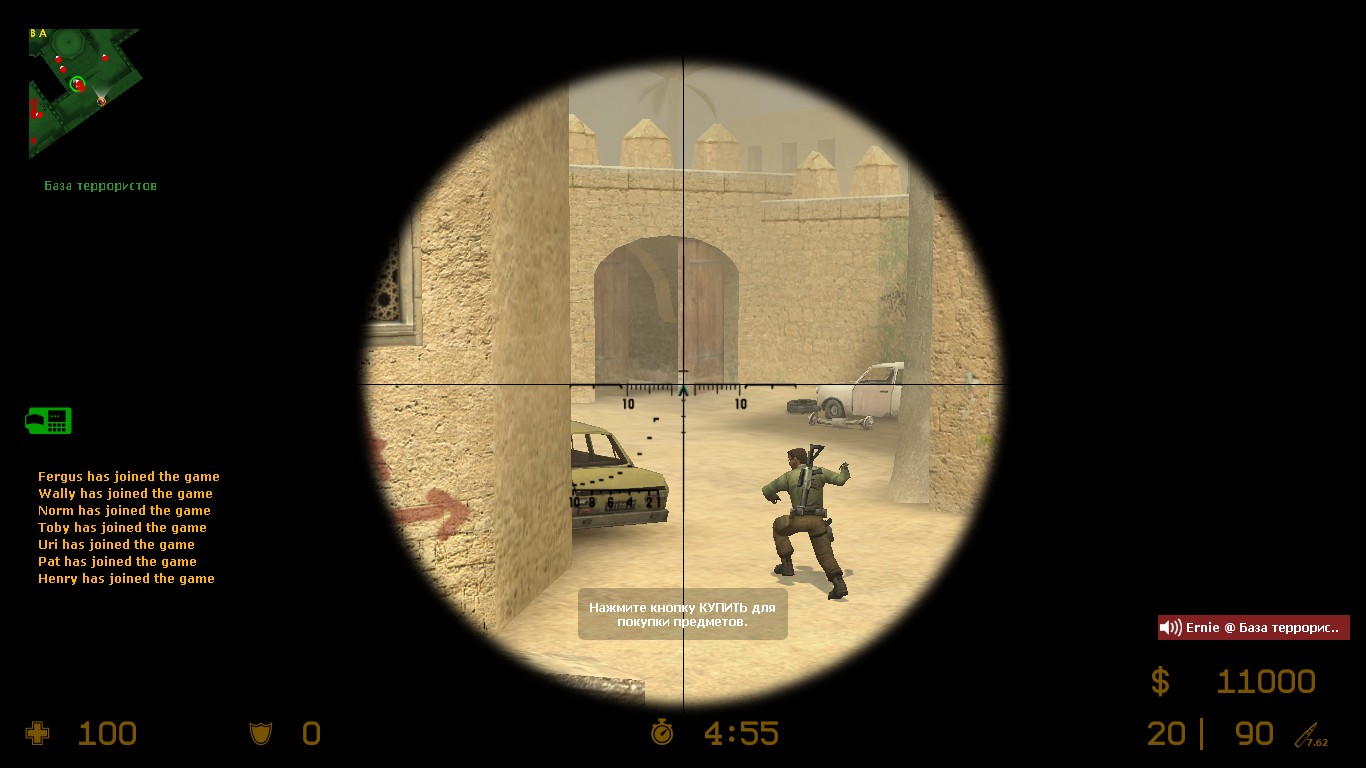The image size is (1366, 768).
Task: Expand the 'База террористов' location label
Action: click(x=100, y=185)
